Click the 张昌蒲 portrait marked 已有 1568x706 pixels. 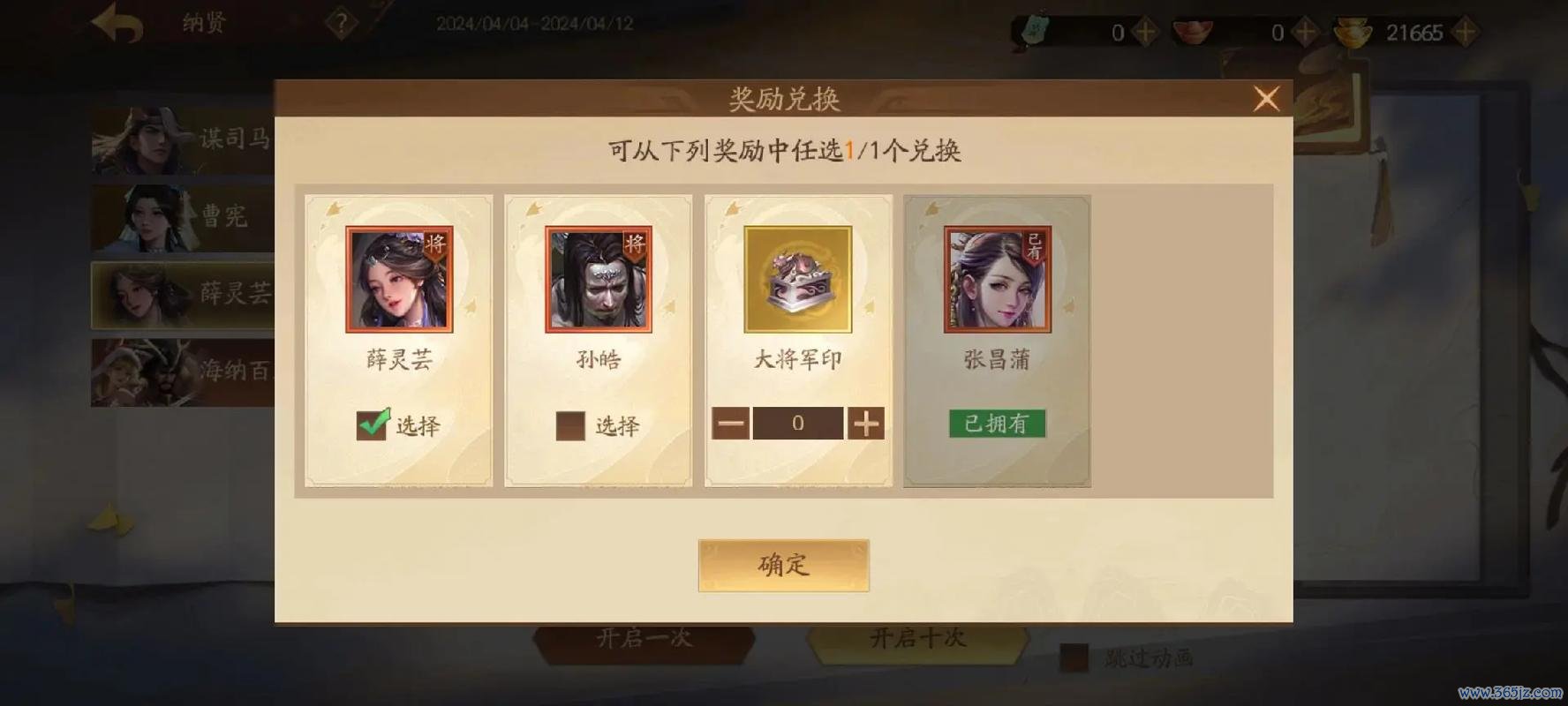[x=997, y=280]
